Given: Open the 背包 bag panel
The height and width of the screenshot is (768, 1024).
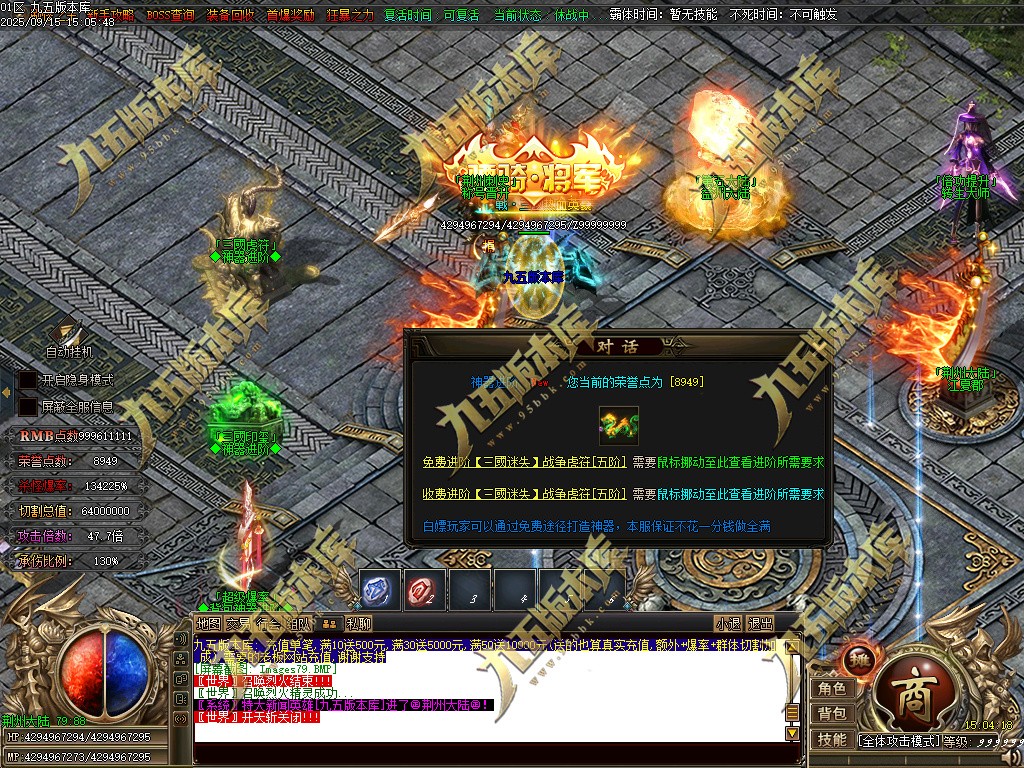Looking at the screenshot, I should coord(832,713).
